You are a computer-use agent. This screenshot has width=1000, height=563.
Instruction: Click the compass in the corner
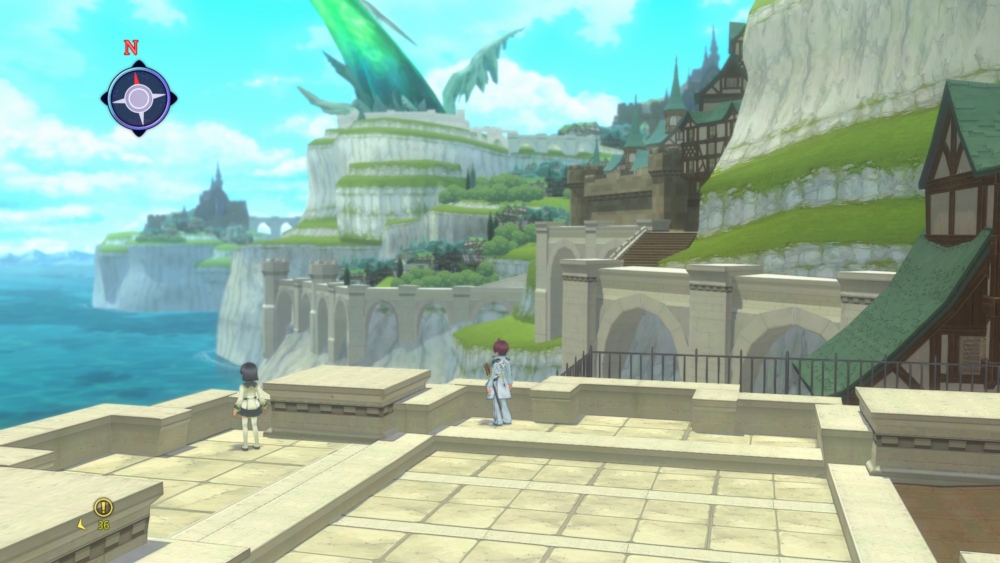tap(138, 97)
